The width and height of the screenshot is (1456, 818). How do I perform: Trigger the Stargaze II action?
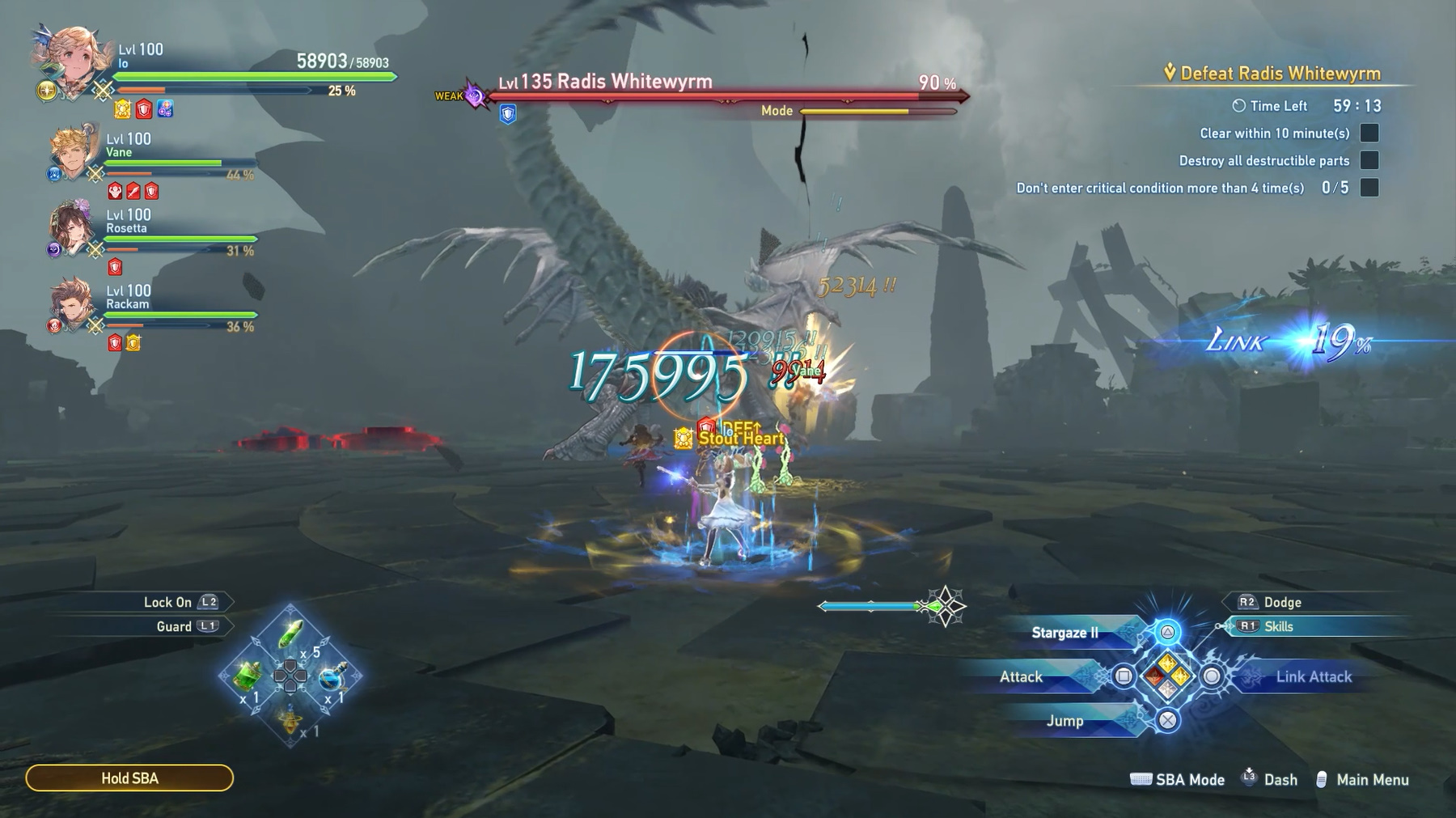point(1065,633)
